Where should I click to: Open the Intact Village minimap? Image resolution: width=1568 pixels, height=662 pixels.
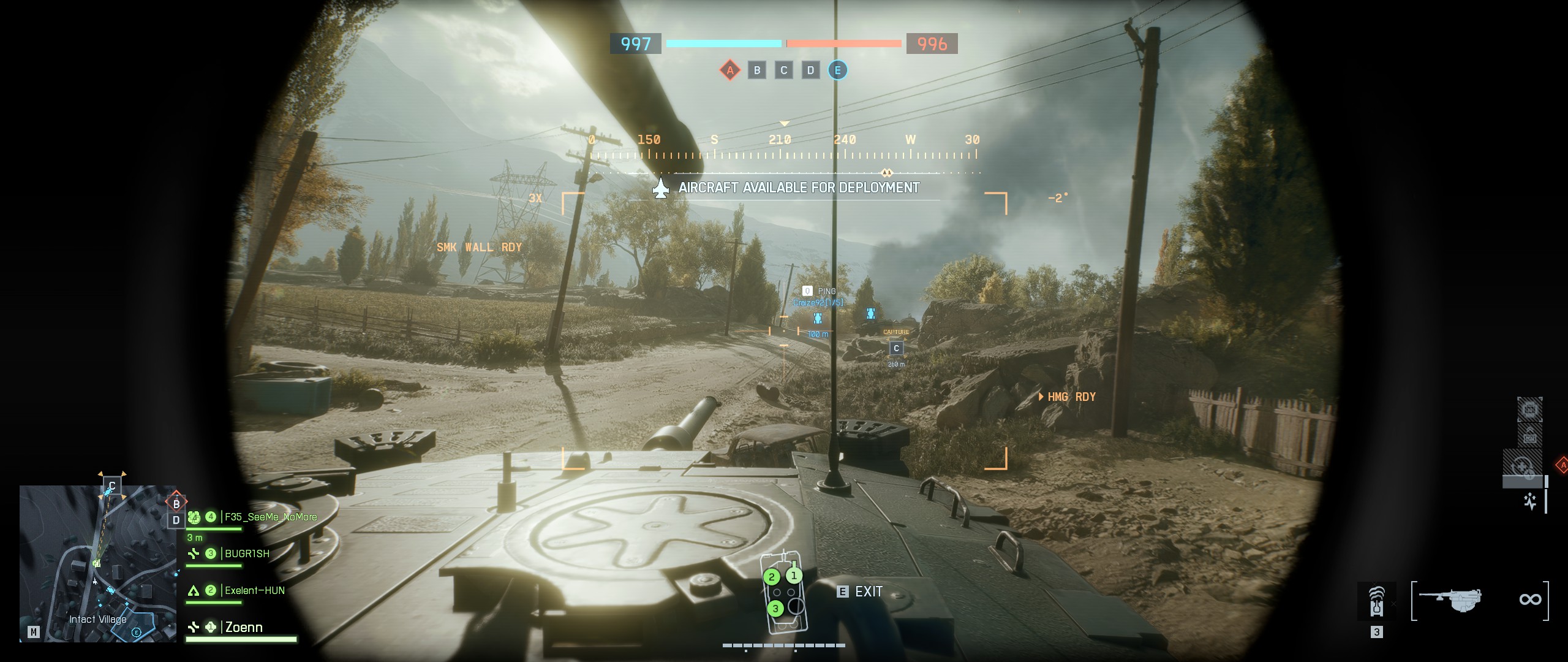[x=98, y=564]
